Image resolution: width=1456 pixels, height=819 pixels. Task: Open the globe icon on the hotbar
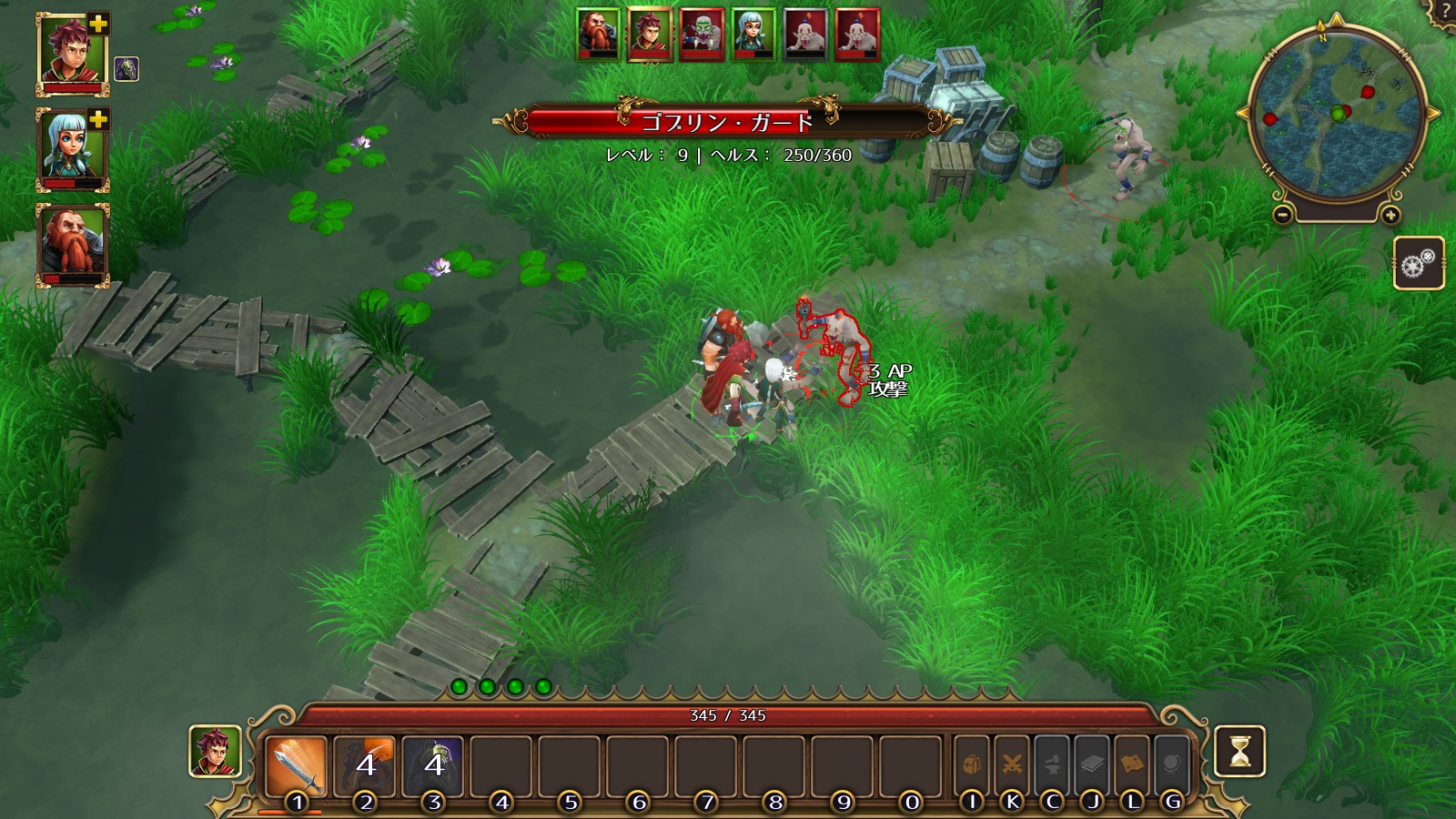pos(1172,764)
